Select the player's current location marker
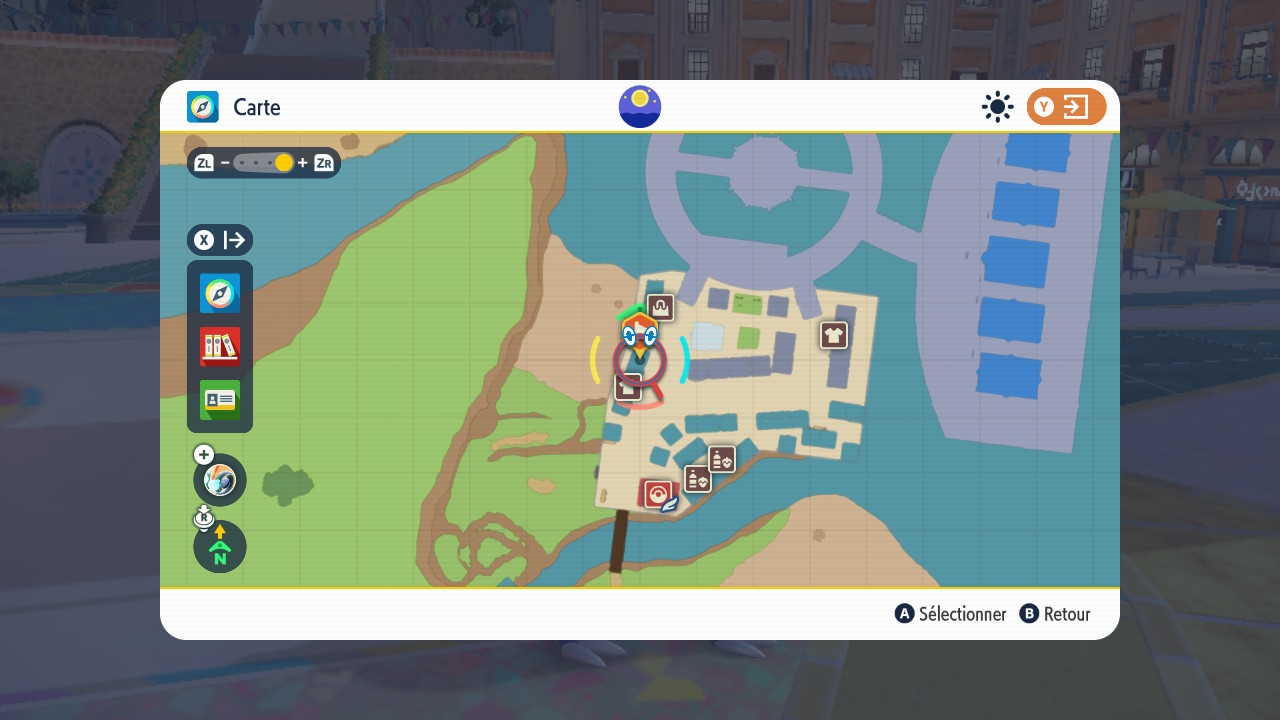 coord(639,340)
